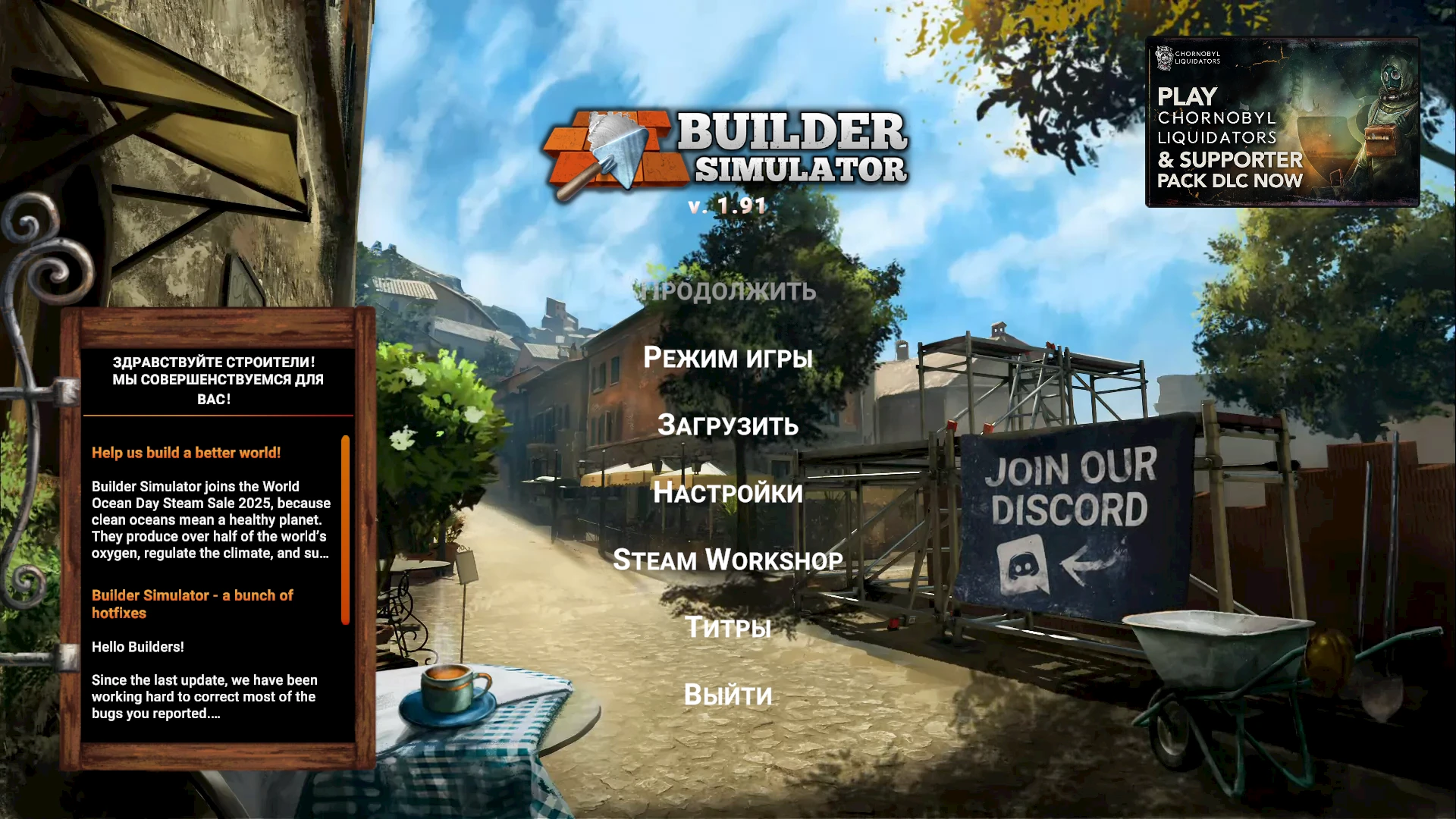Open the Steam Workshop entry
This screenshot has height=819, width=1456.
pyautogui.click(x=728, y=560)
